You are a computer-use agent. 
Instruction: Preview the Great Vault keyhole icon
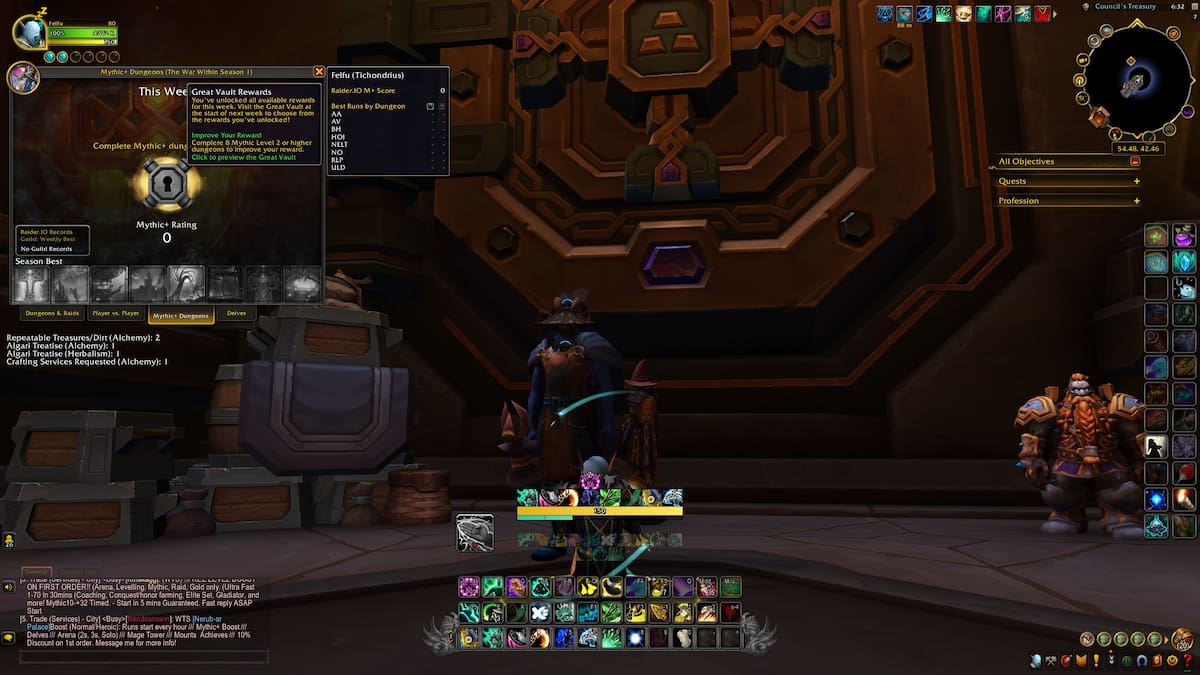pyautogui.click(x=167, y=183)
